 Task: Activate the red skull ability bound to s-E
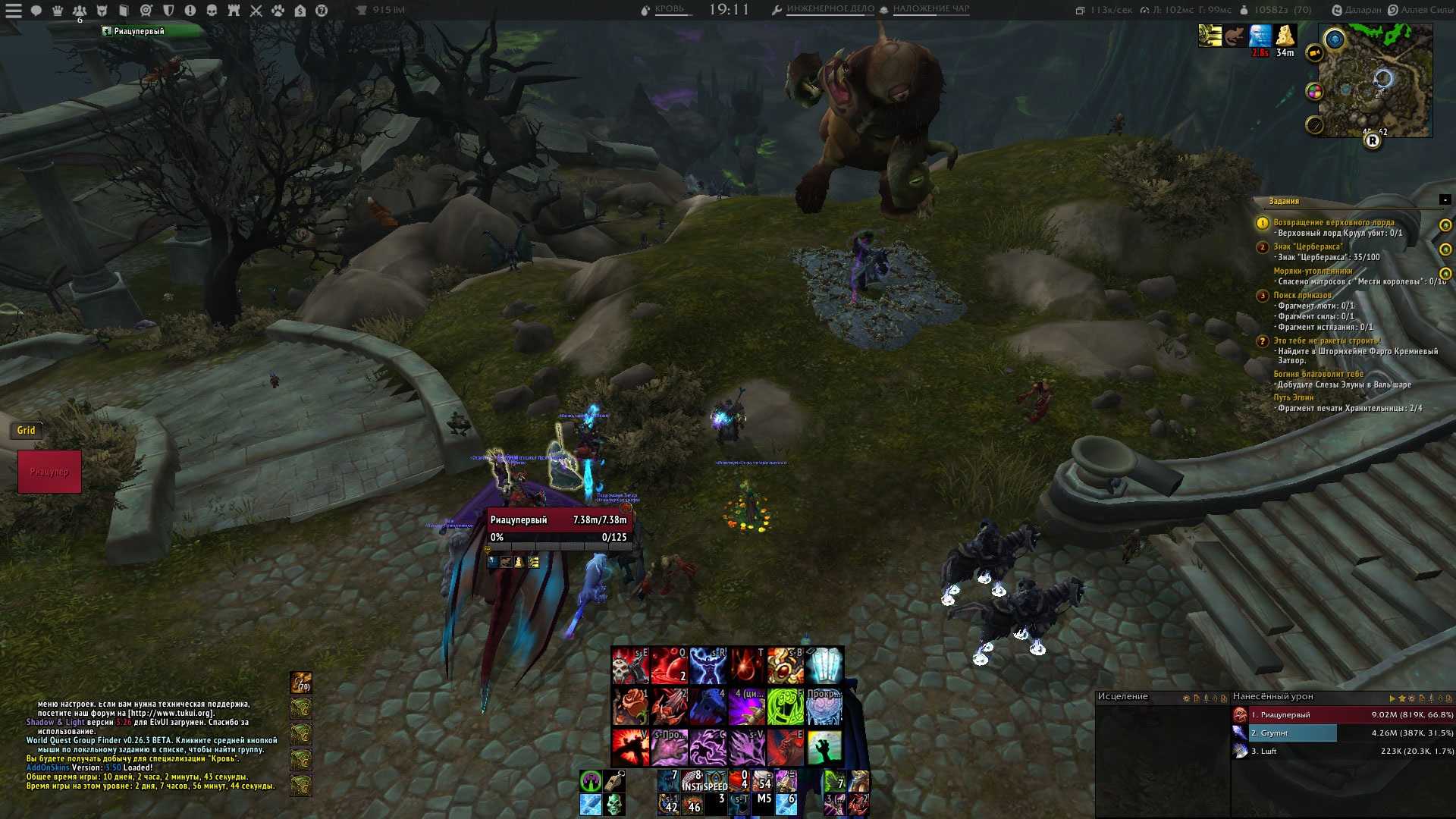[x=630, y=665]
